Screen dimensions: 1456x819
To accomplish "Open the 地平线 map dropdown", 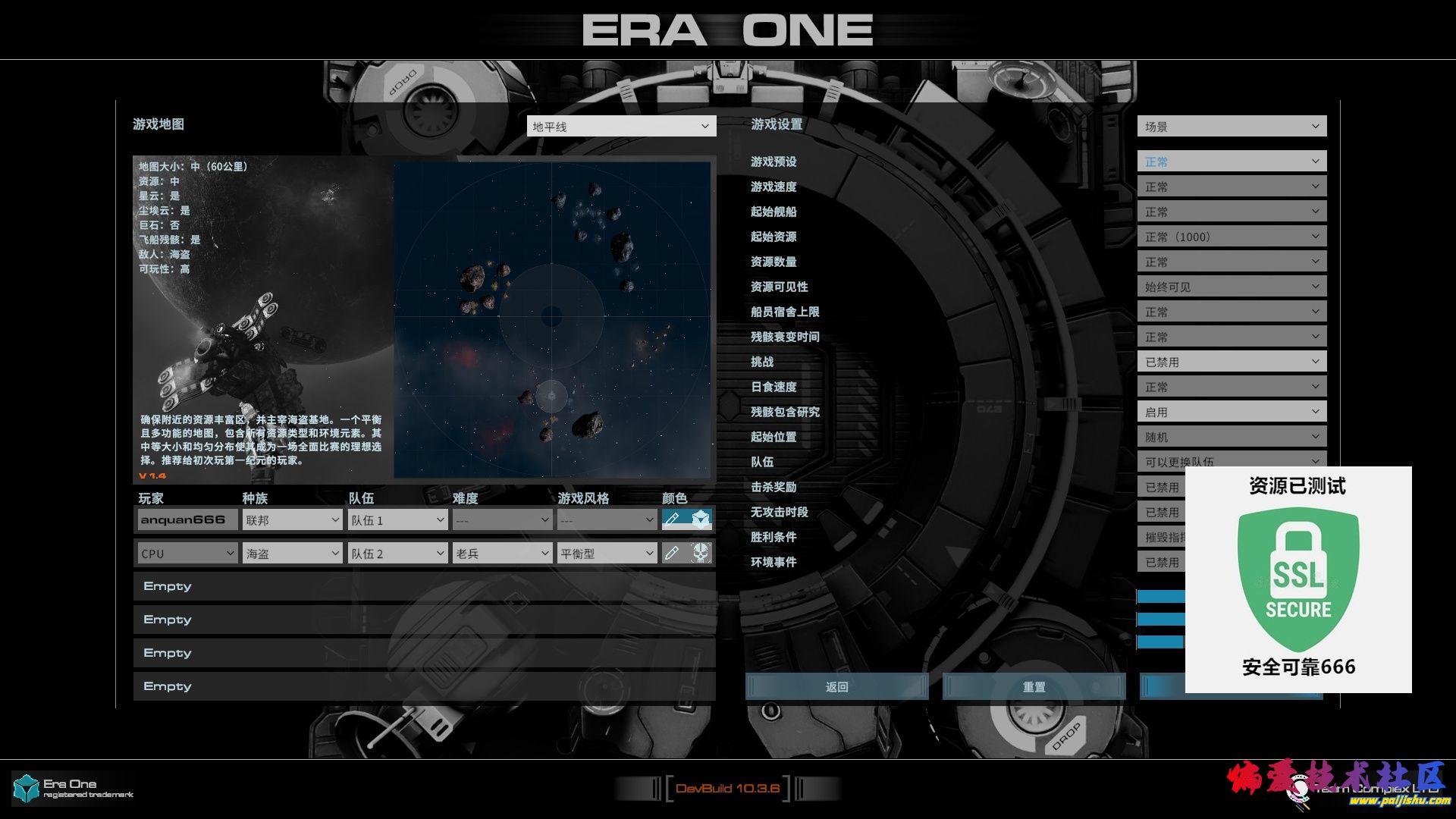I will click(621, 126).
